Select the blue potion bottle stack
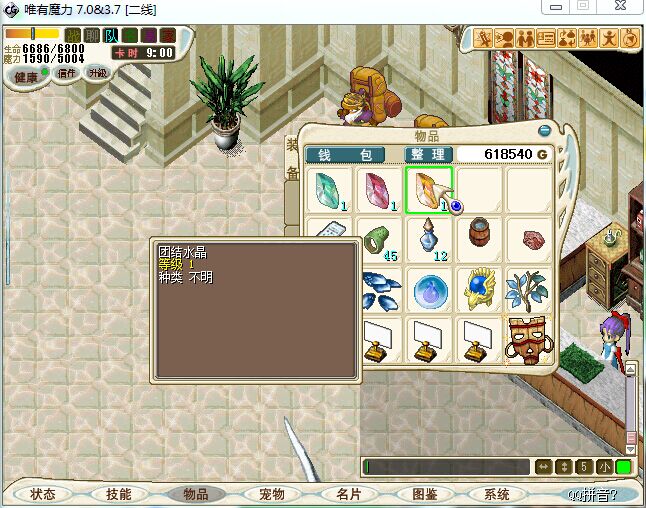This screenshot has width=646, height=508. 430,240
